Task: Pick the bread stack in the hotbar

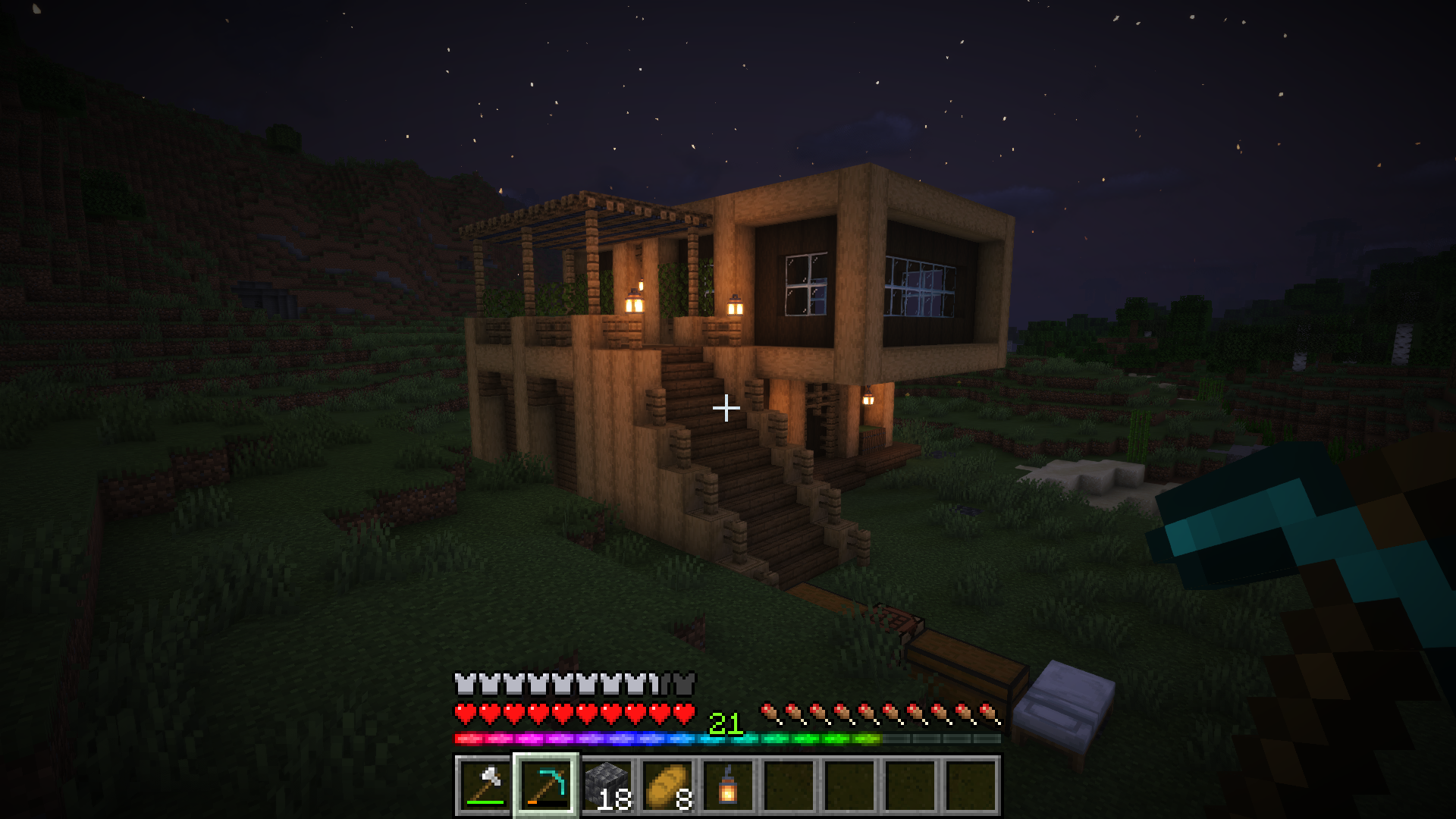Action: click(x=667, y=786)
